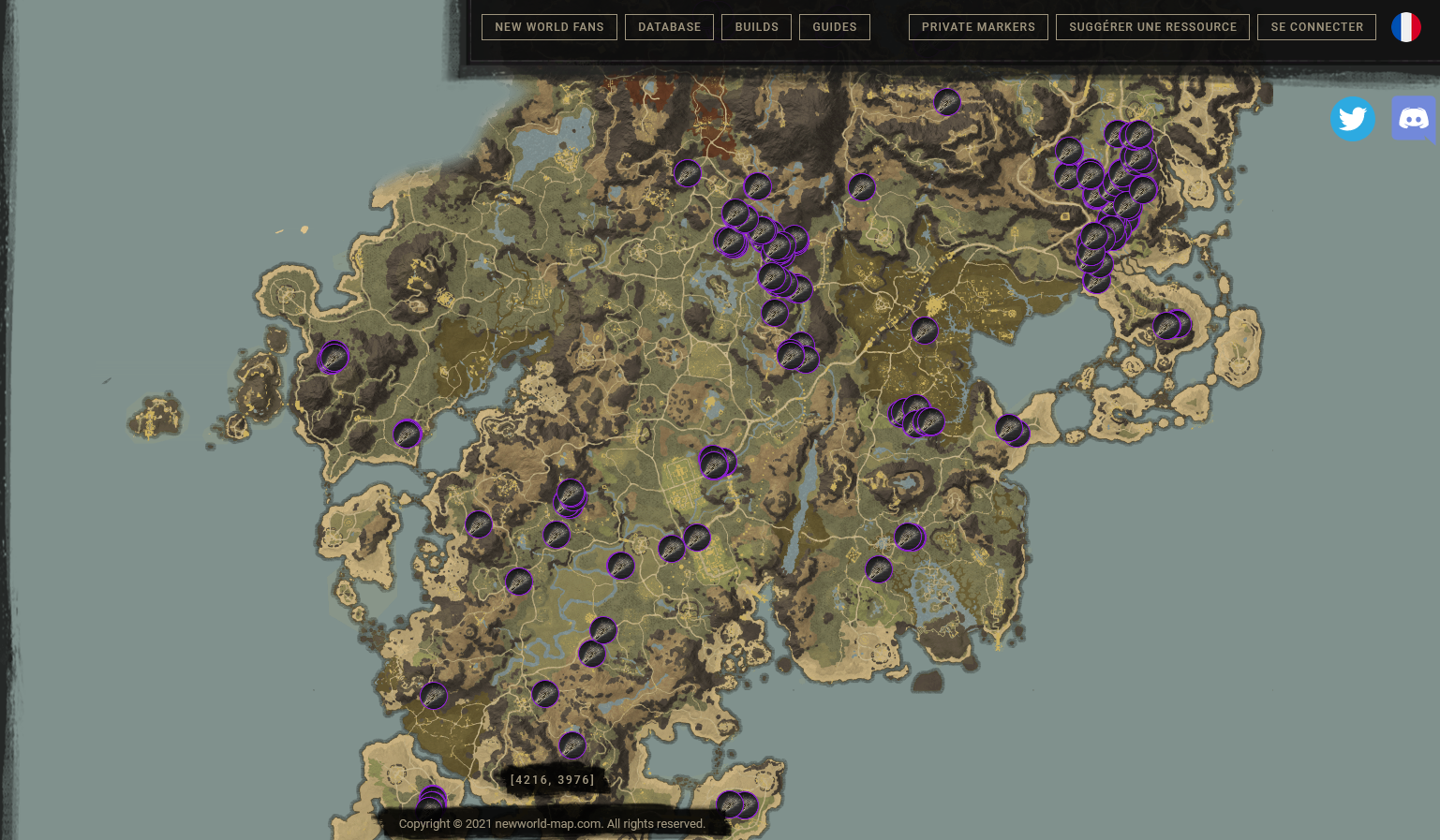Open the BUILDS page
Screen dimensions: 1440x840
point(756,27)
